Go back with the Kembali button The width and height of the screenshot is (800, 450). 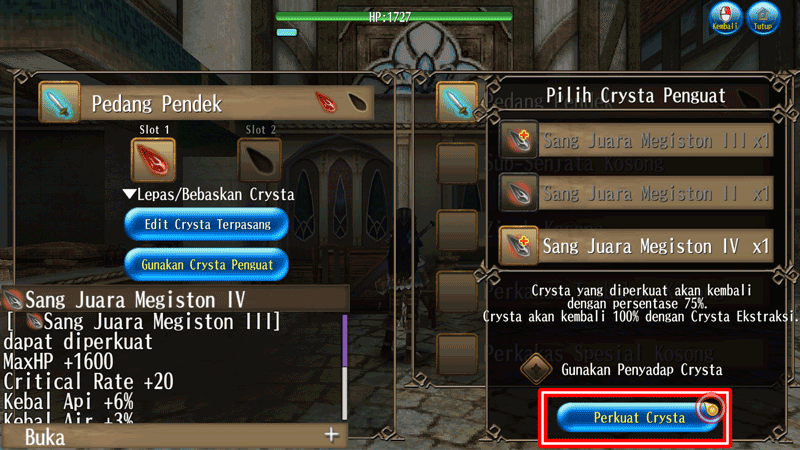(x=724, y=18)
